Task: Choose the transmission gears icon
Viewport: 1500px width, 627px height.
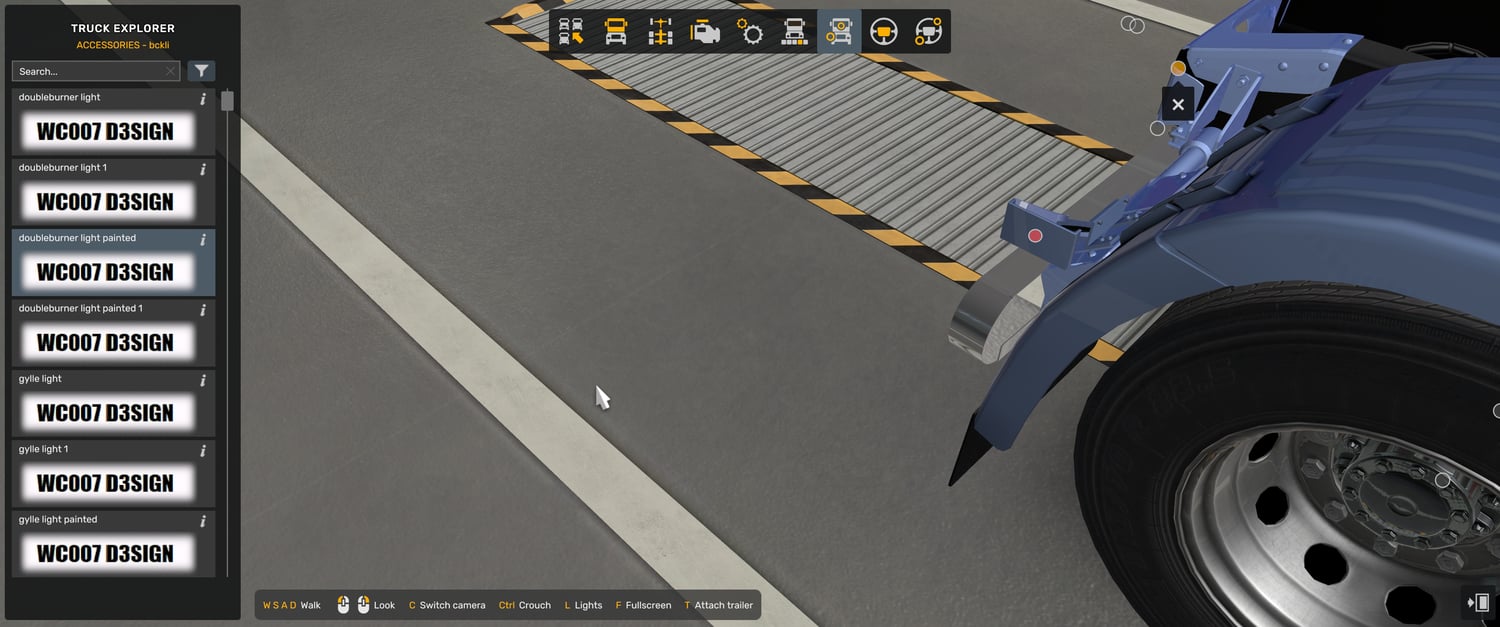Action: pos(750,32)
